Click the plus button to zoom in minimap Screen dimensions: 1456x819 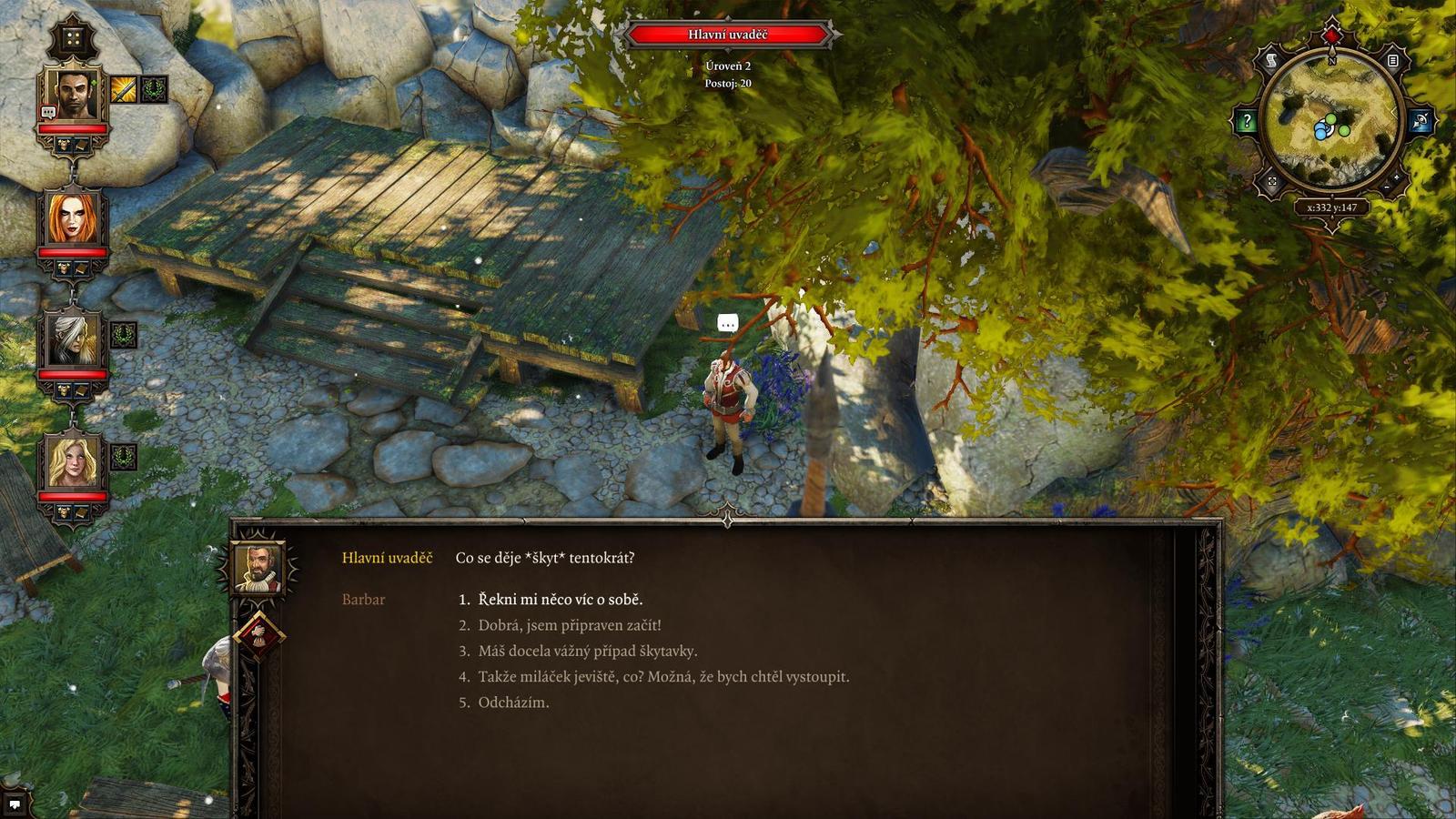pyautogui.click(x=1395, y=178)
